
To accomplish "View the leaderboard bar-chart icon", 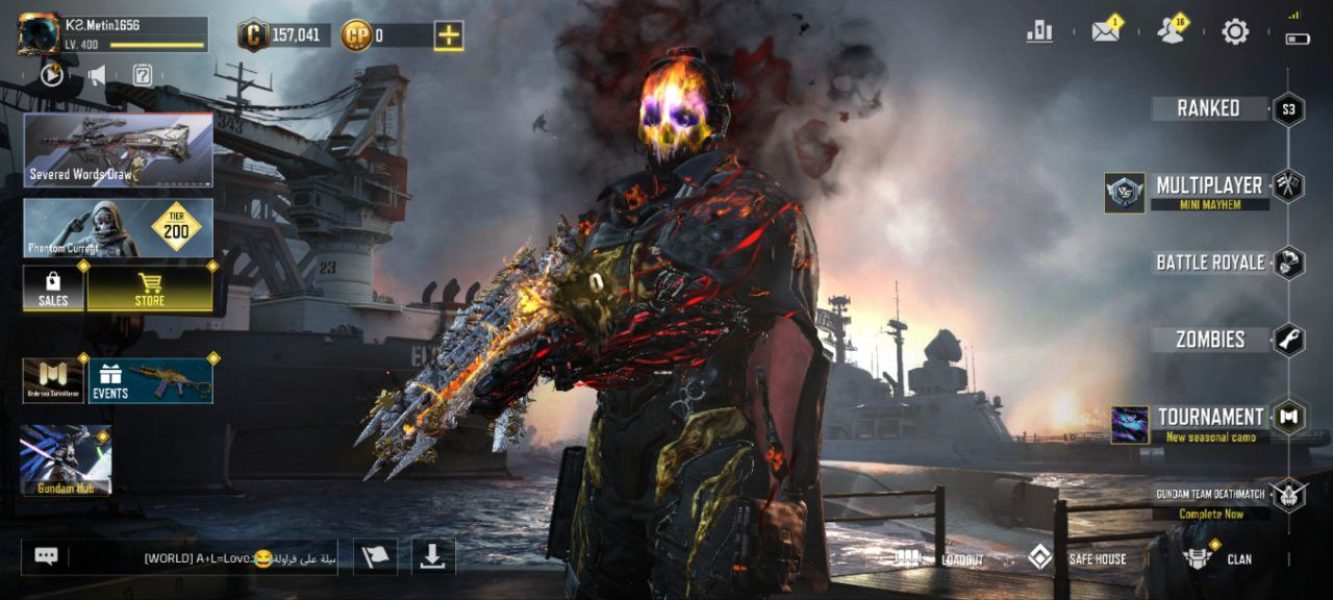I will coord(1040,32).
